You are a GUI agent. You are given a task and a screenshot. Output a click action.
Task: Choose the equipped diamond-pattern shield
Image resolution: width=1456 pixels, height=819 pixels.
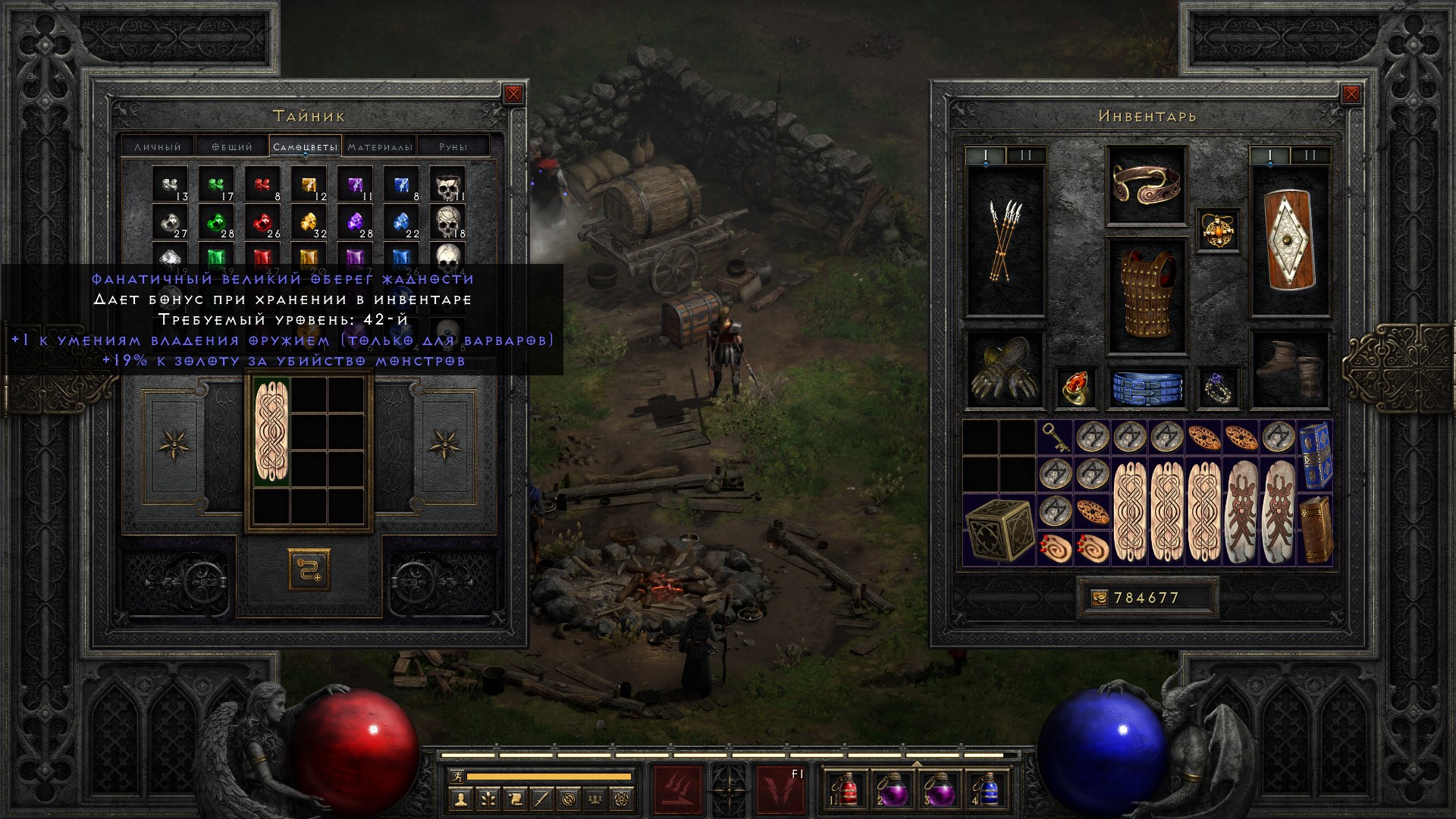[1289, 241]
